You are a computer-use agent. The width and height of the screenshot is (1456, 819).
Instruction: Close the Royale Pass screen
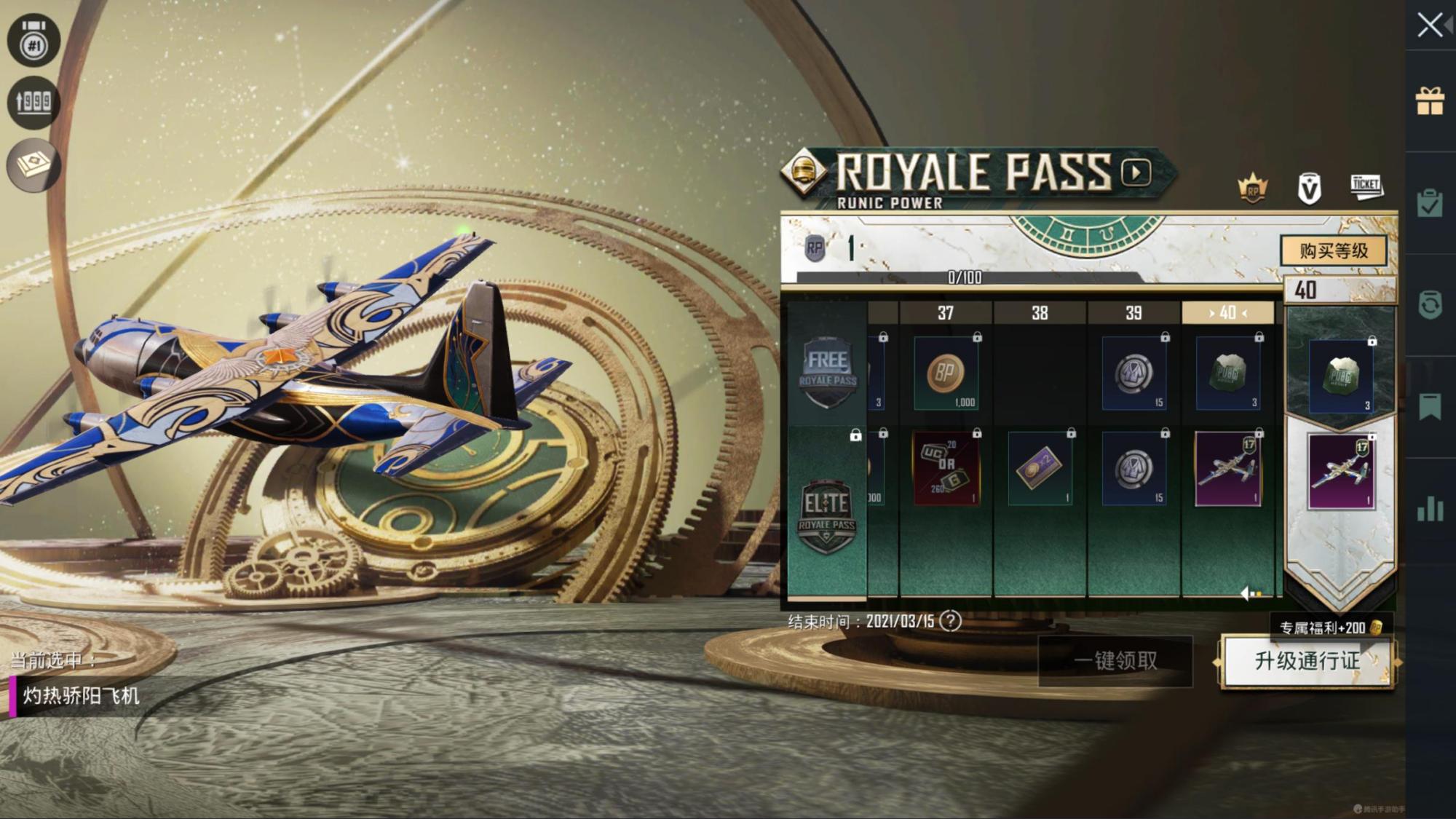[1430, 25]
